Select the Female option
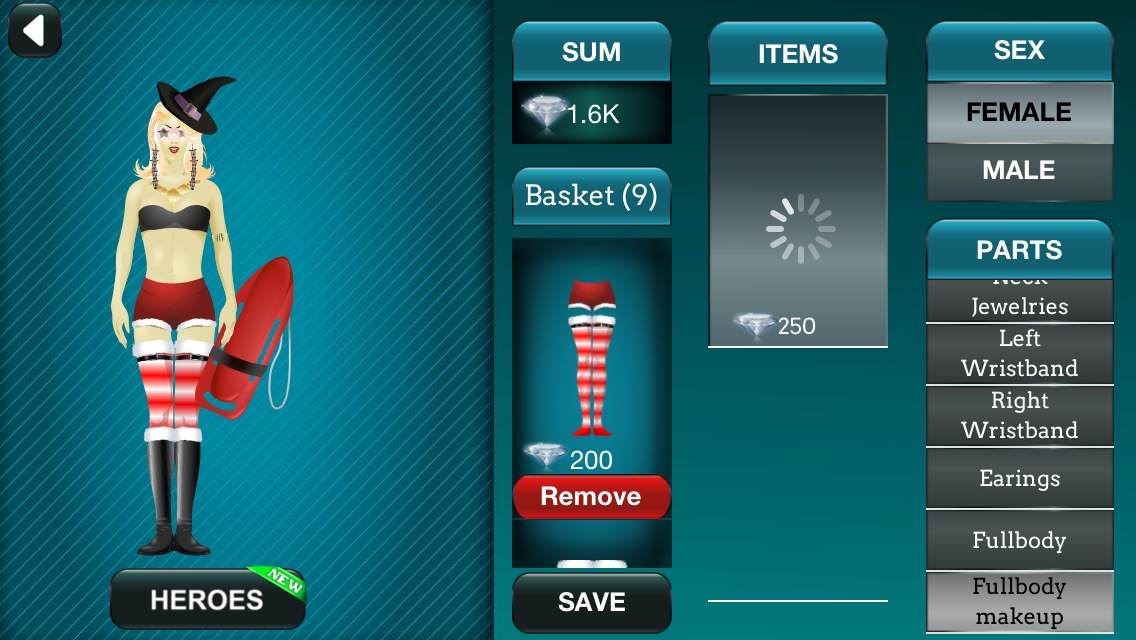This screenshot has height=640, width=1136. click(x=1019, y=113)
